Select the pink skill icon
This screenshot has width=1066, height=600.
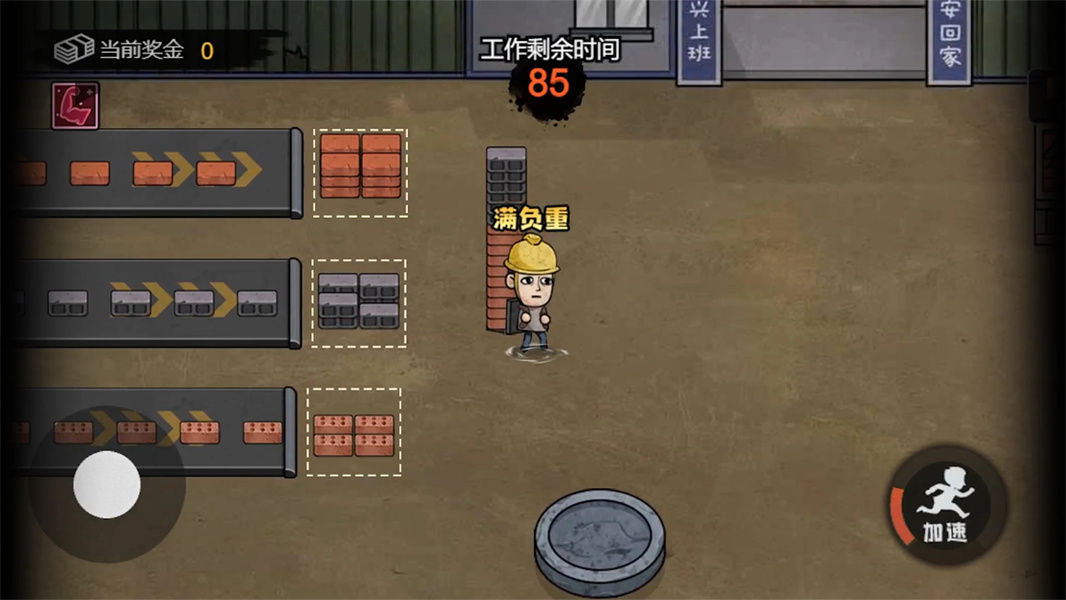pyautogui.click(x=75, y=105)
